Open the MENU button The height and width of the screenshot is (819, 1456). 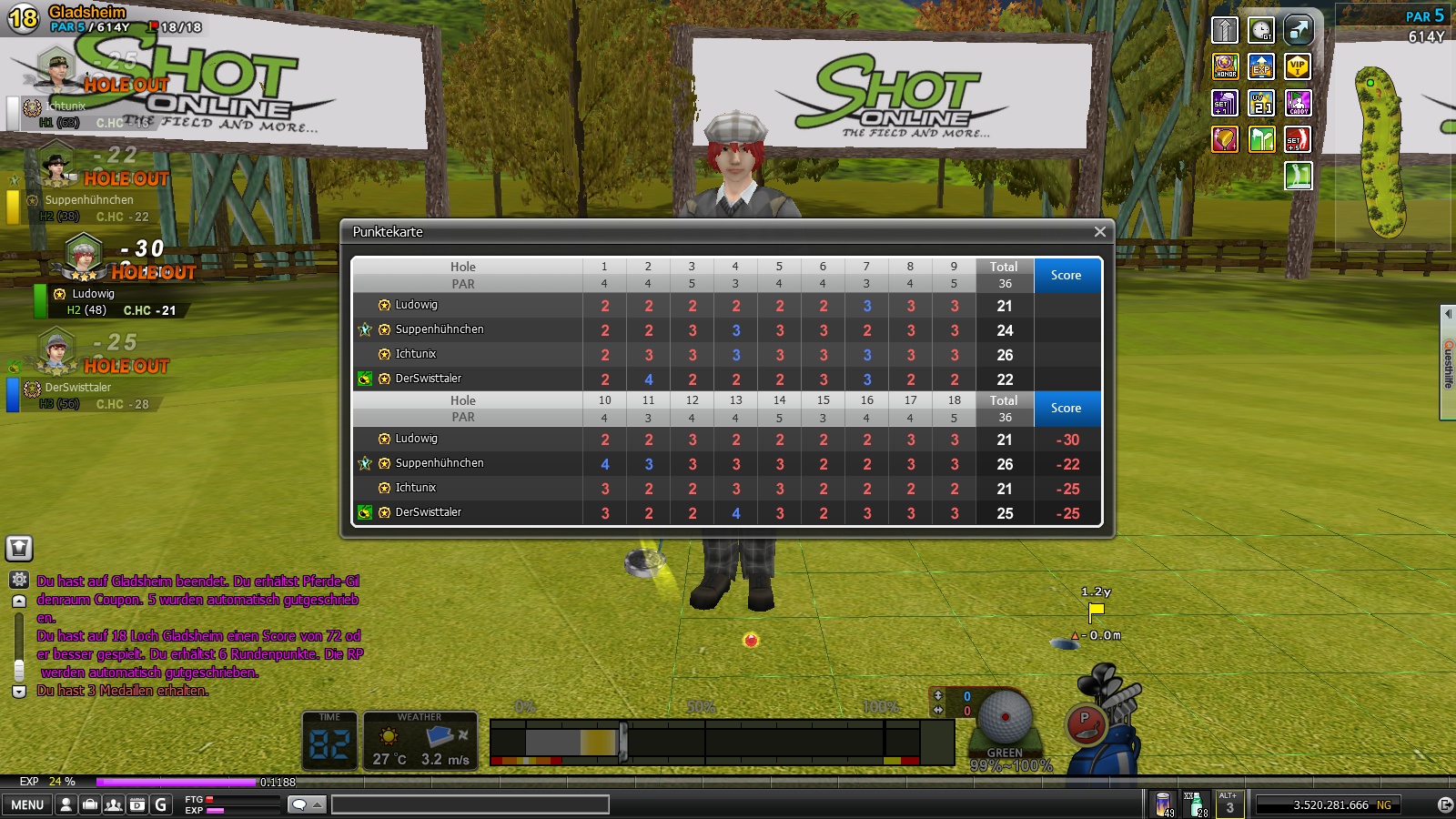(x=27, y=804)
